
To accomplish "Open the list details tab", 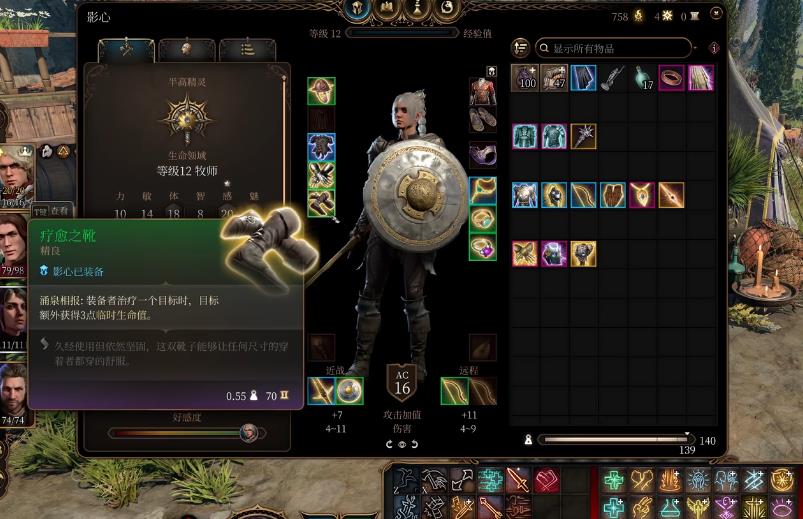I will (247, 49).
